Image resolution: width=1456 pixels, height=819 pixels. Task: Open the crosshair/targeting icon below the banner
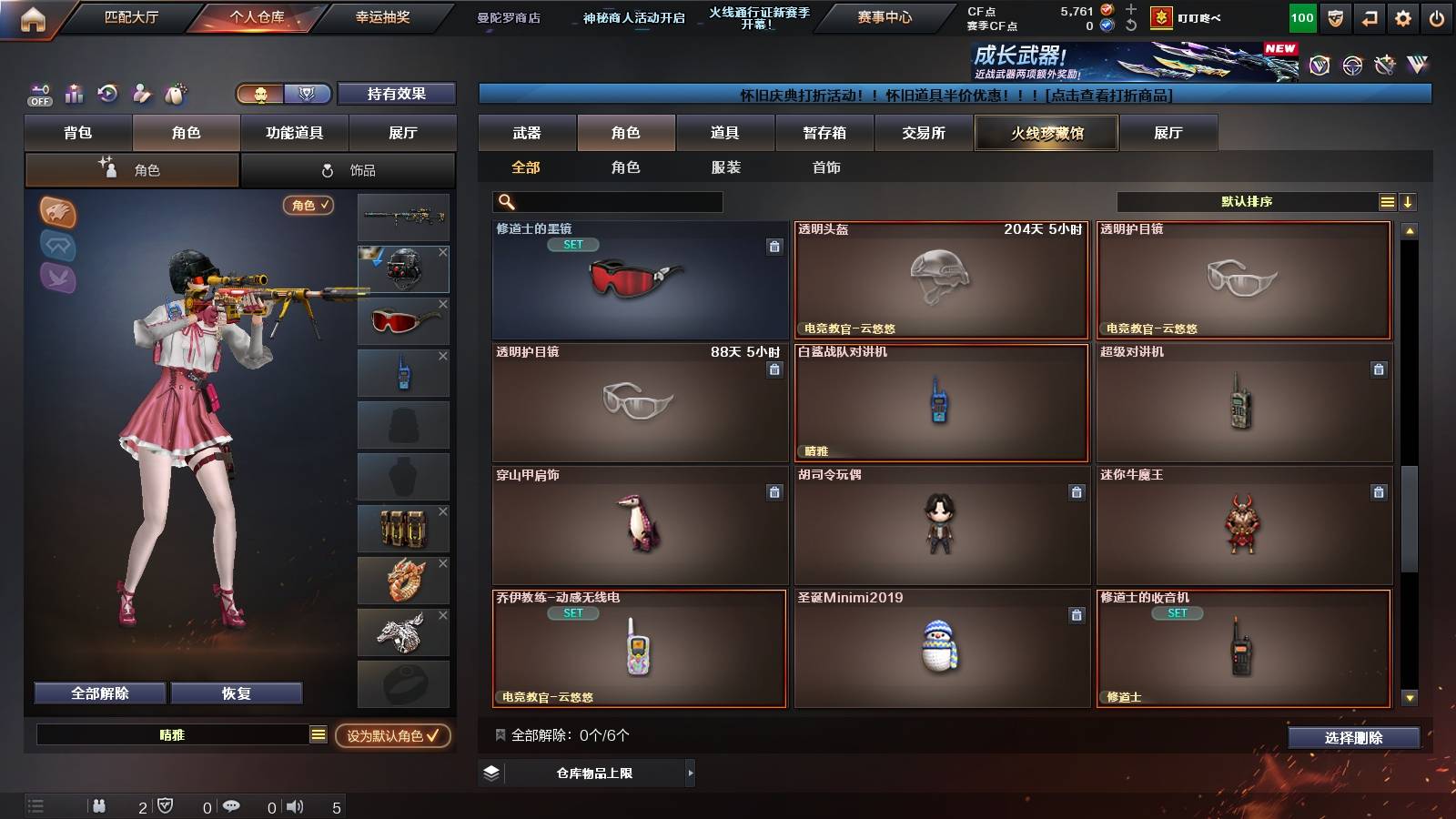108,94
